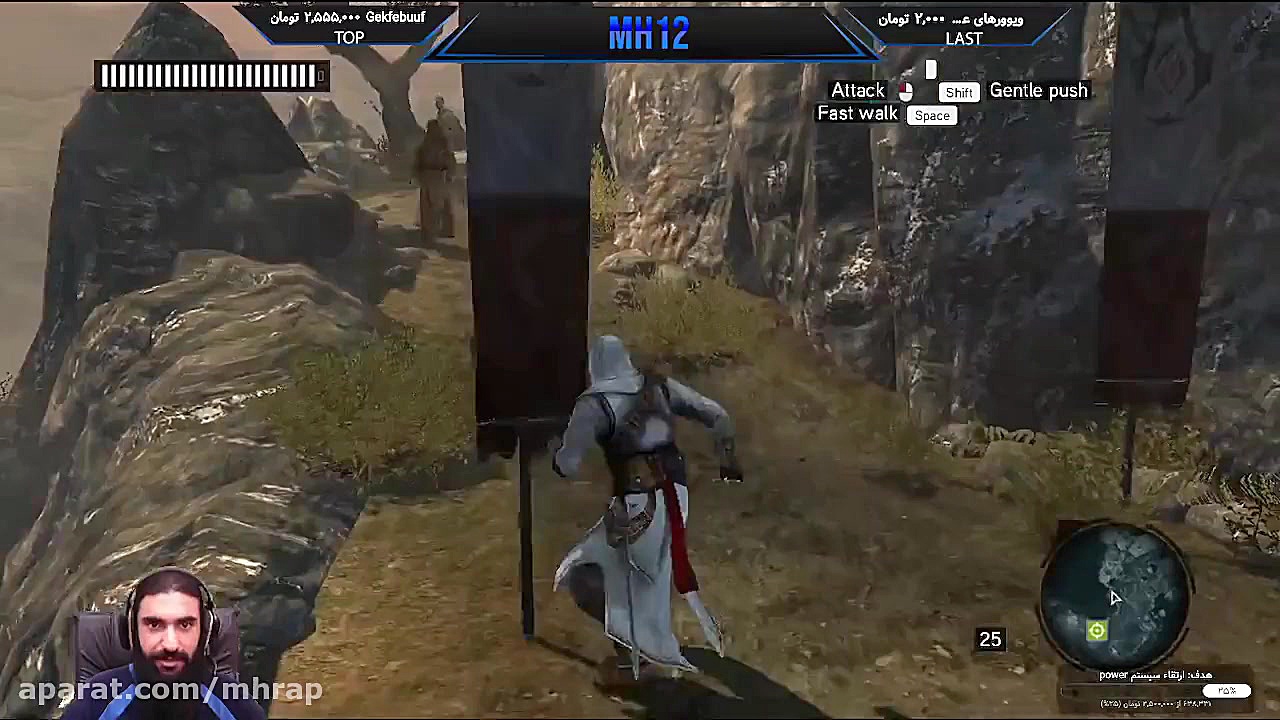Switch to the TOP tab of the donation bar
Viewport: 1280px width, 720px height.
click(348, 38)
